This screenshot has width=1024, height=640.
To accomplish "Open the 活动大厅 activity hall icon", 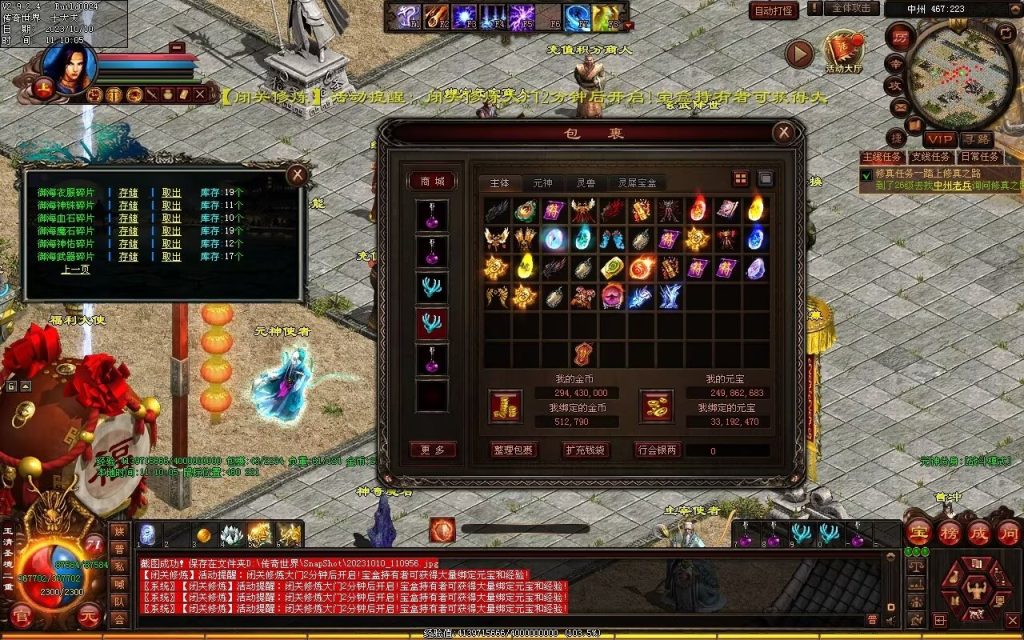I will coord(845,52).
